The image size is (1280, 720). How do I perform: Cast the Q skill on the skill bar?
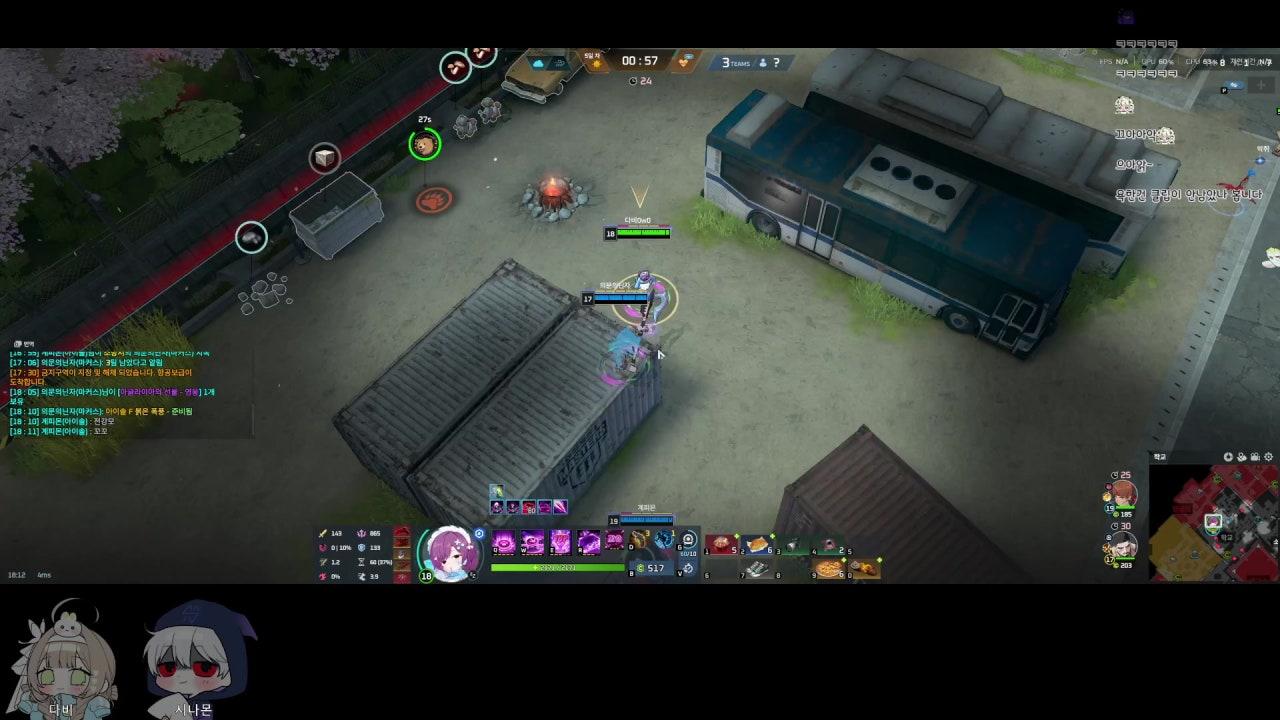coord(503,541)
